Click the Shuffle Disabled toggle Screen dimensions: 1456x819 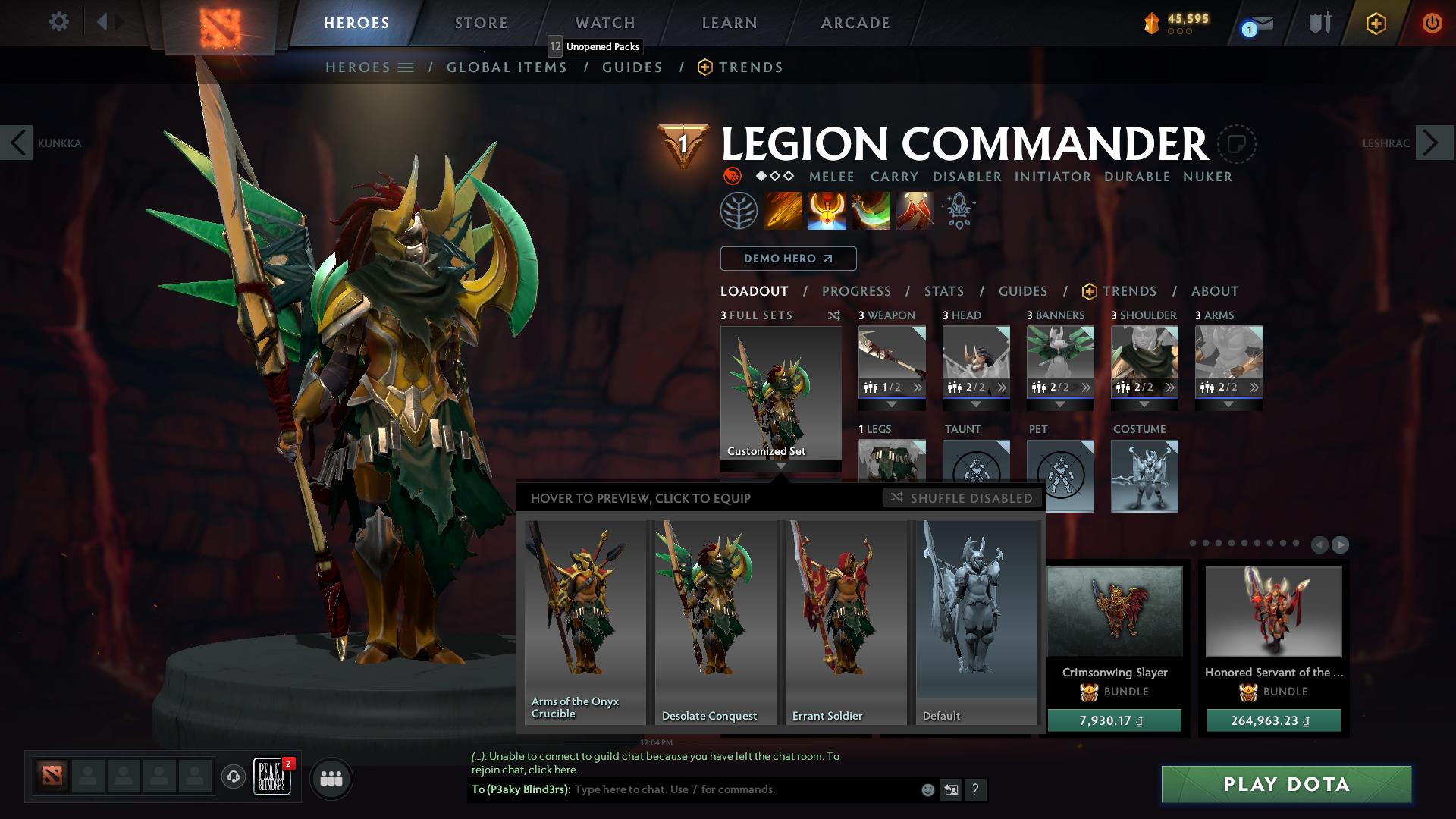pos(962,498)
